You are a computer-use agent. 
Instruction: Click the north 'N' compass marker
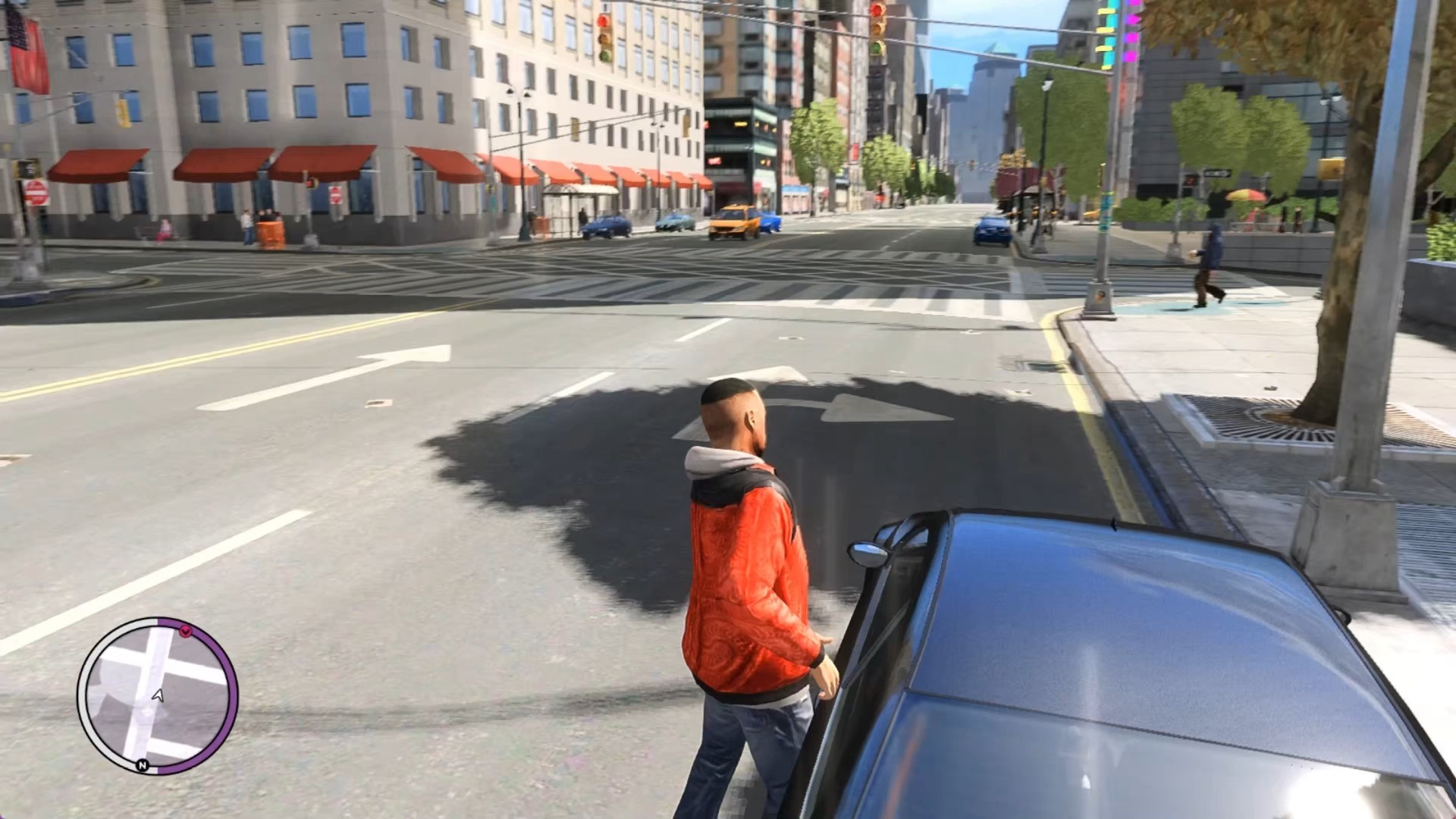pos(142,765)
